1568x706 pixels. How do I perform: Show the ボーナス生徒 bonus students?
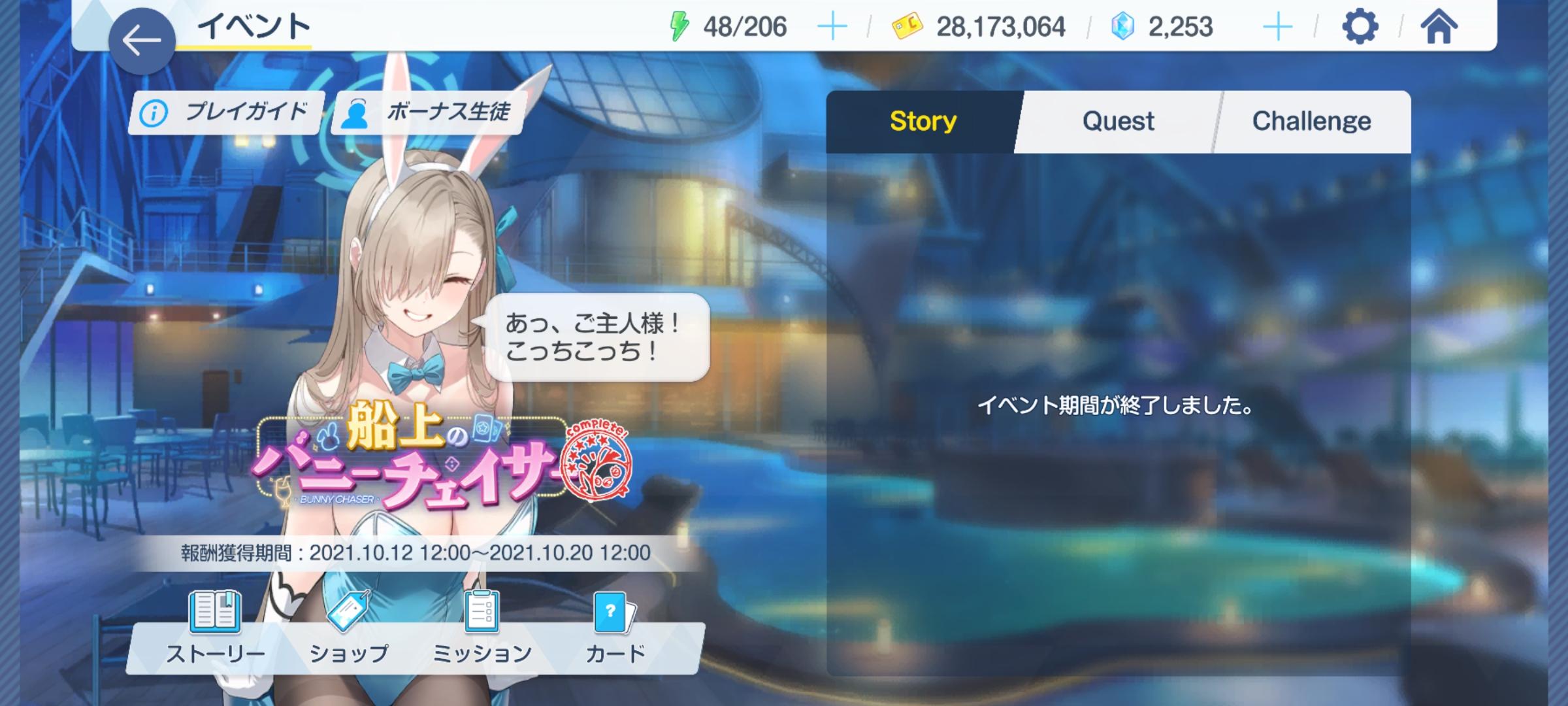point(427,112)
